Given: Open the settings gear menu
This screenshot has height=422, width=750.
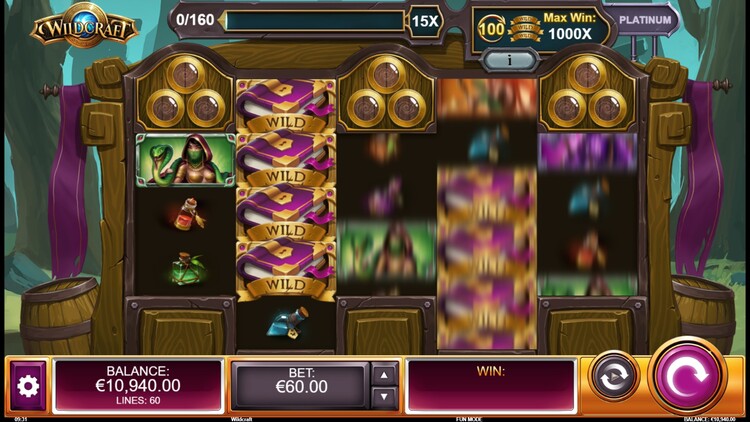Looking at the screenshot, I should pyautogui.click(x=28, y=386).
